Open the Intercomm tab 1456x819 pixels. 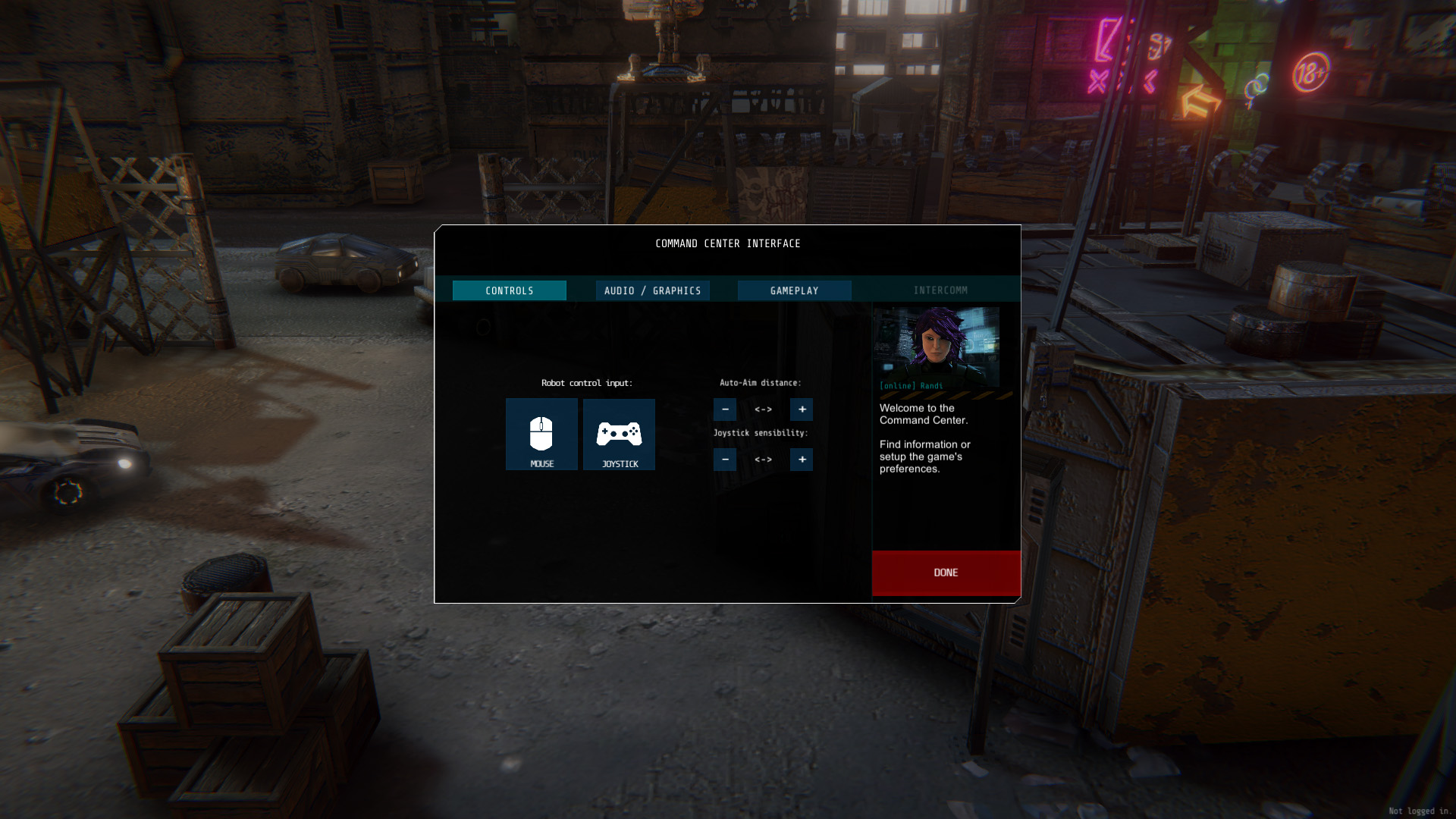coord(940,290)
